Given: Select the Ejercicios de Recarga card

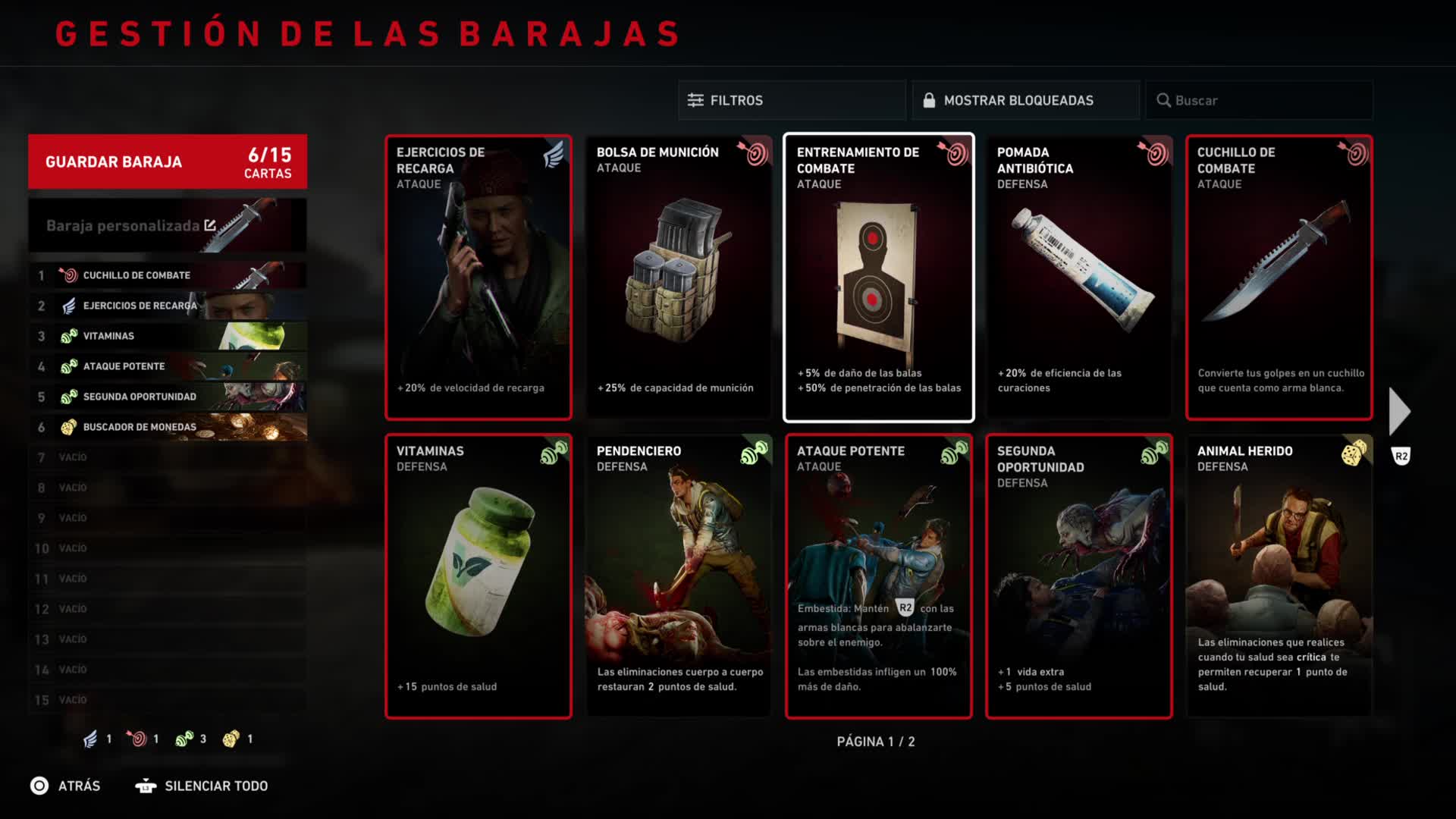Looking at the screenshot, I should 478,278.
